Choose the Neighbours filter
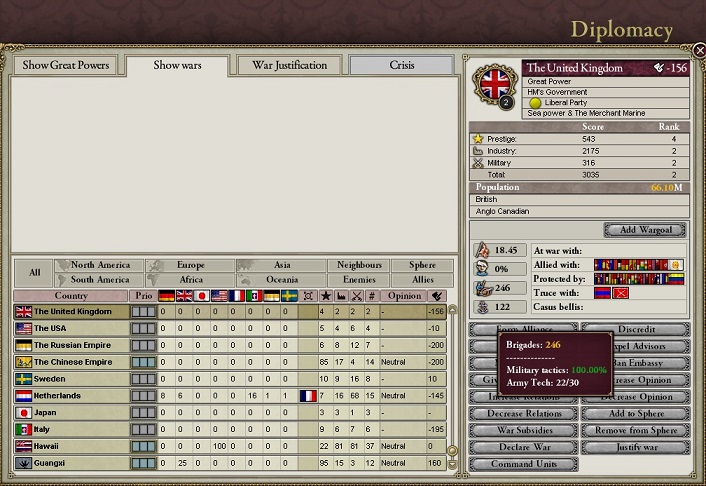This screenshot has height=486, width=706. 359,265
